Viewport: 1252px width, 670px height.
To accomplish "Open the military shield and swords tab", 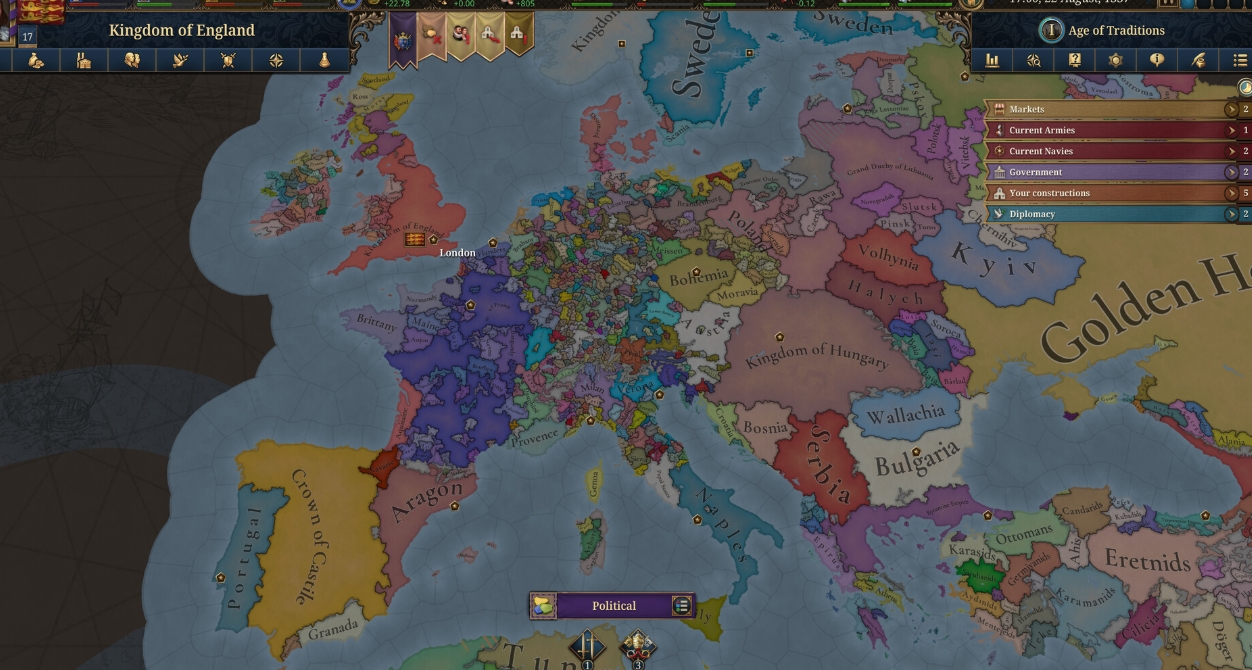I will [228, 61].
